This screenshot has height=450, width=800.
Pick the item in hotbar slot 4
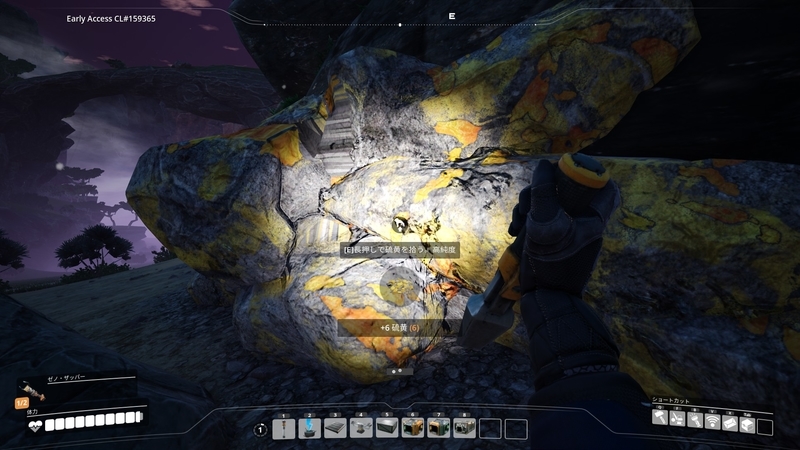[361, 429]
